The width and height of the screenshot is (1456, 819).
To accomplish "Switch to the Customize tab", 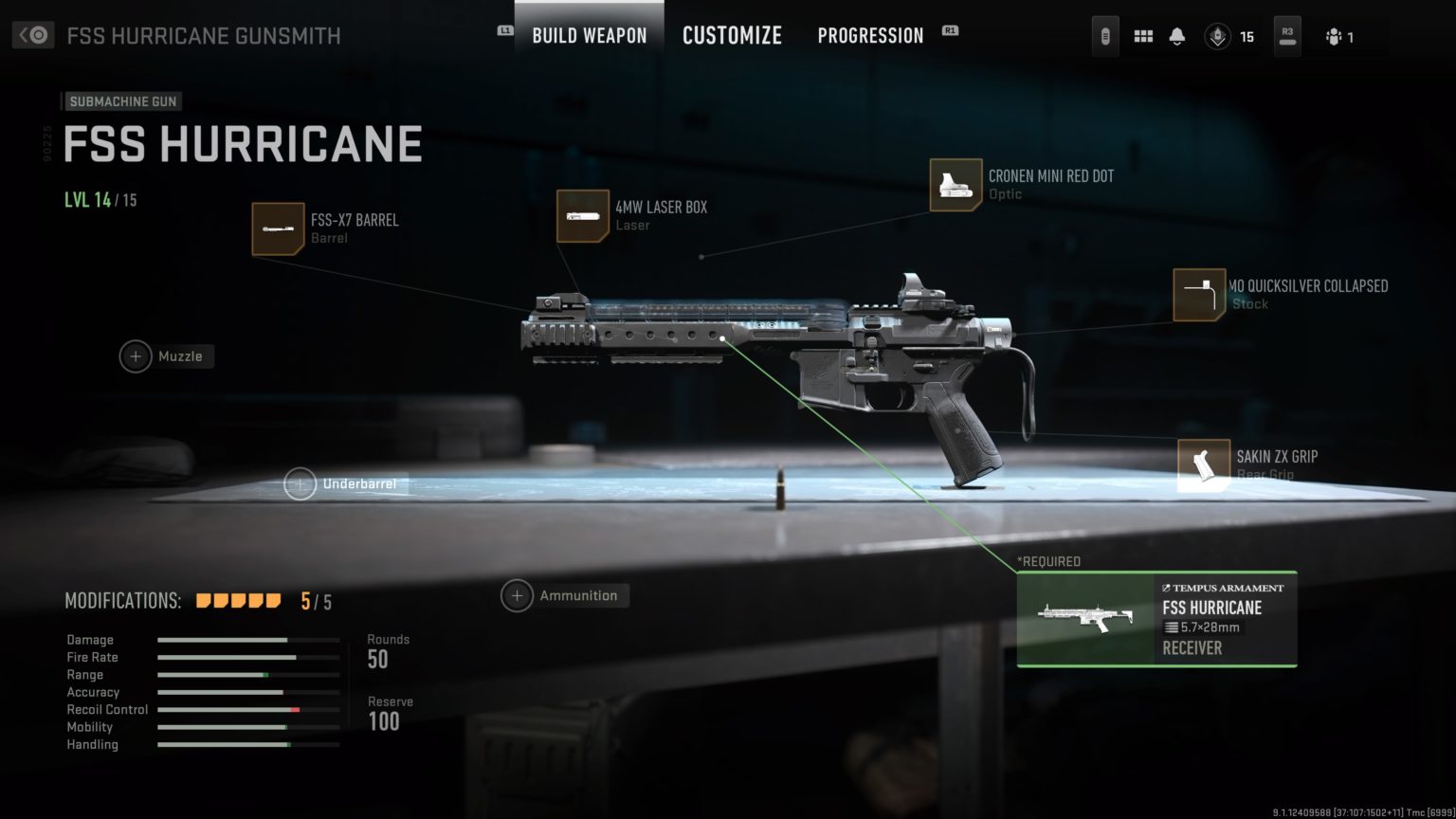I will coord(732,36).
